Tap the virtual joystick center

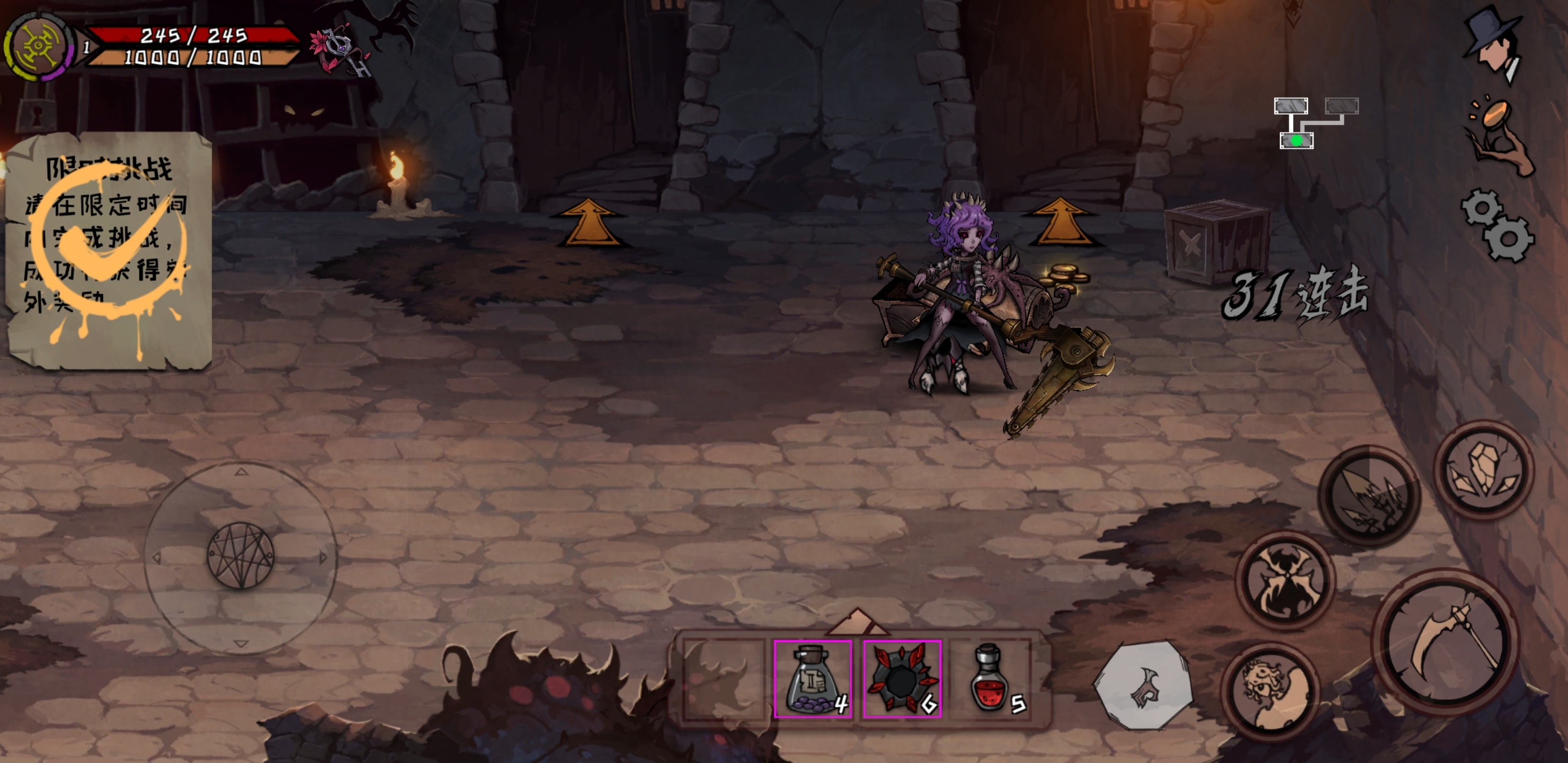click(240, 556)
